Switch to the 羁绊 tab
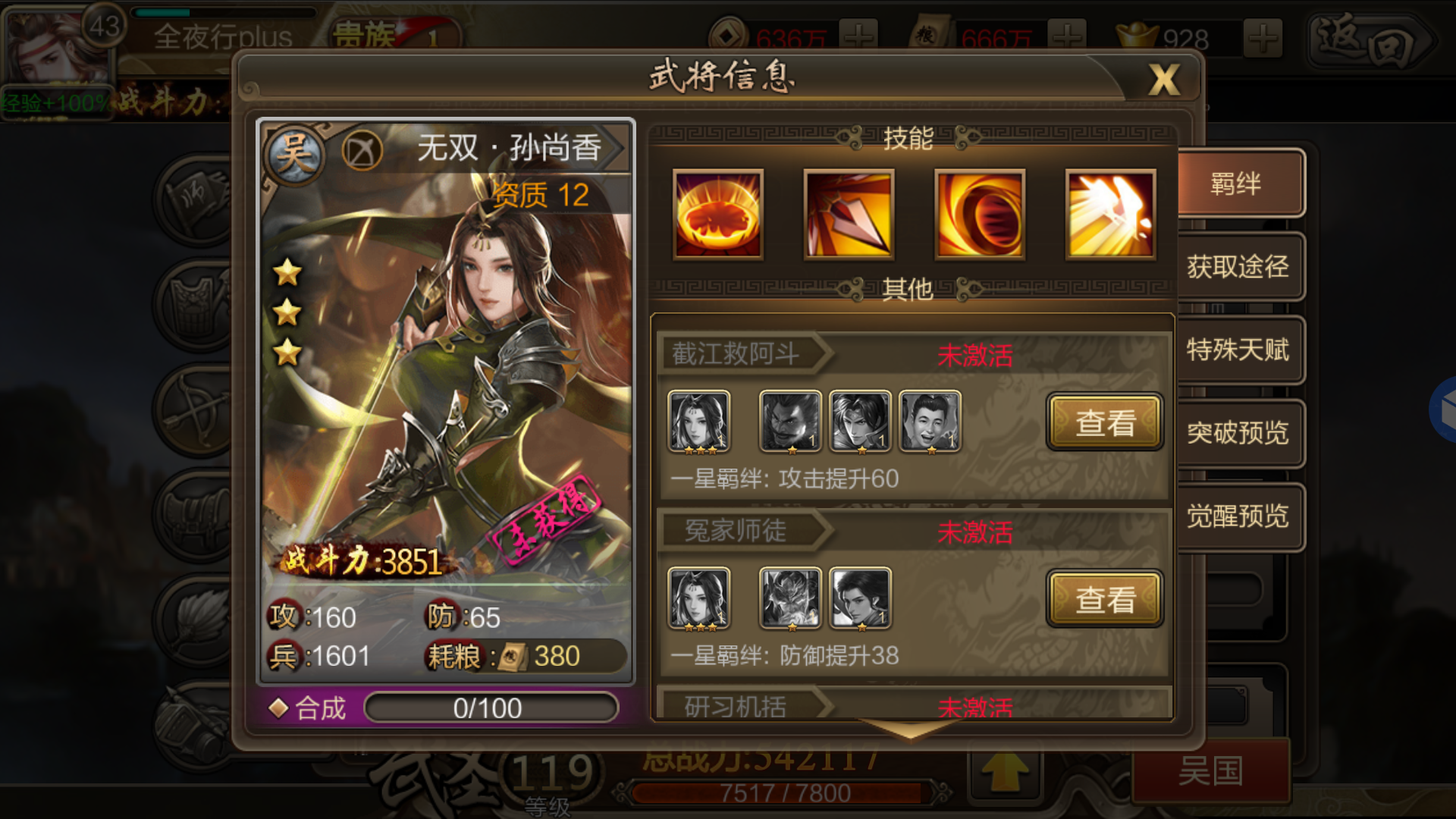This screenshot has width=1456, height=819. [1237, 184]
